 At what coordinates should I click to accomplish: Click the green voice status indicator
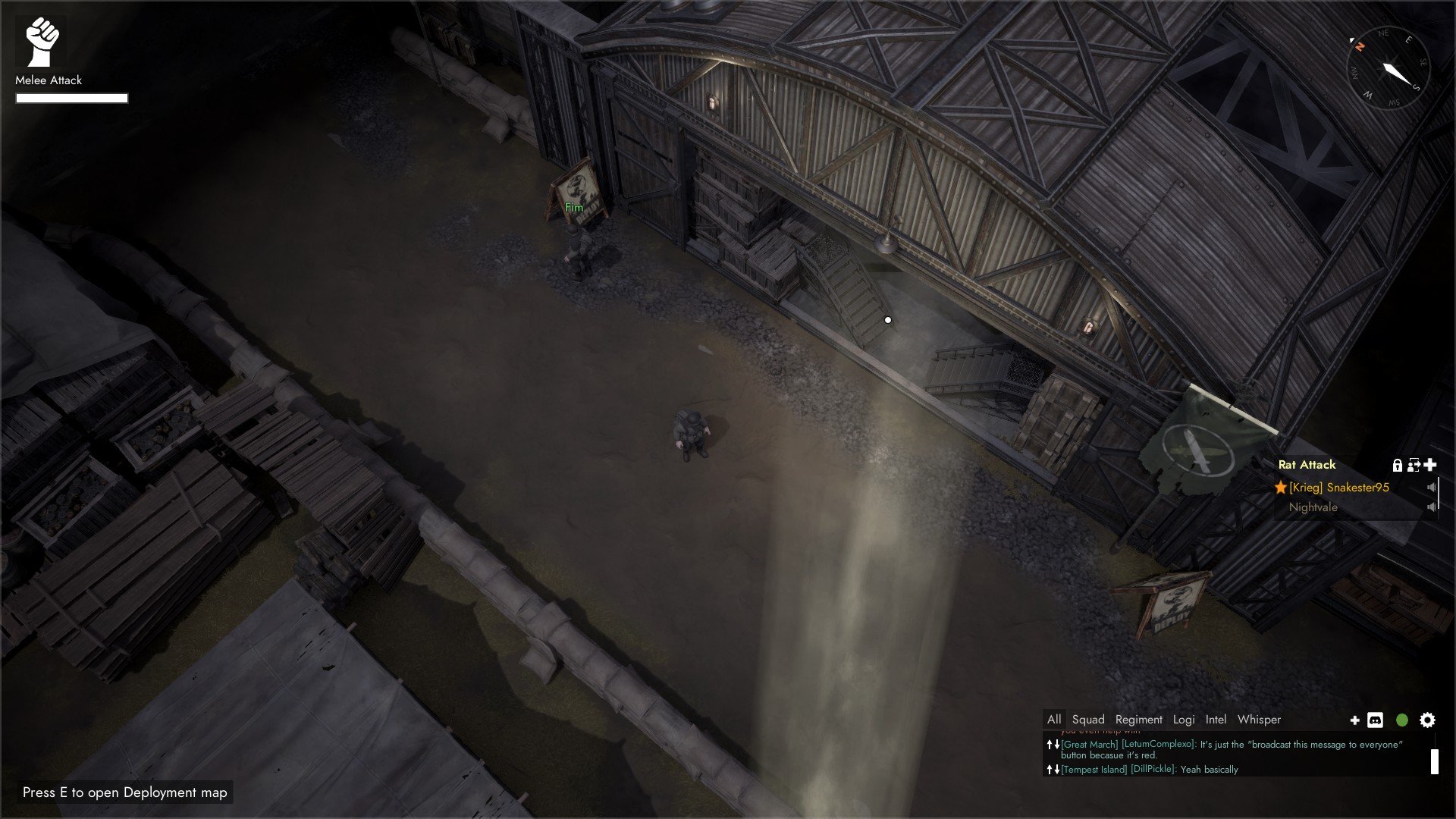point(1401,720)
